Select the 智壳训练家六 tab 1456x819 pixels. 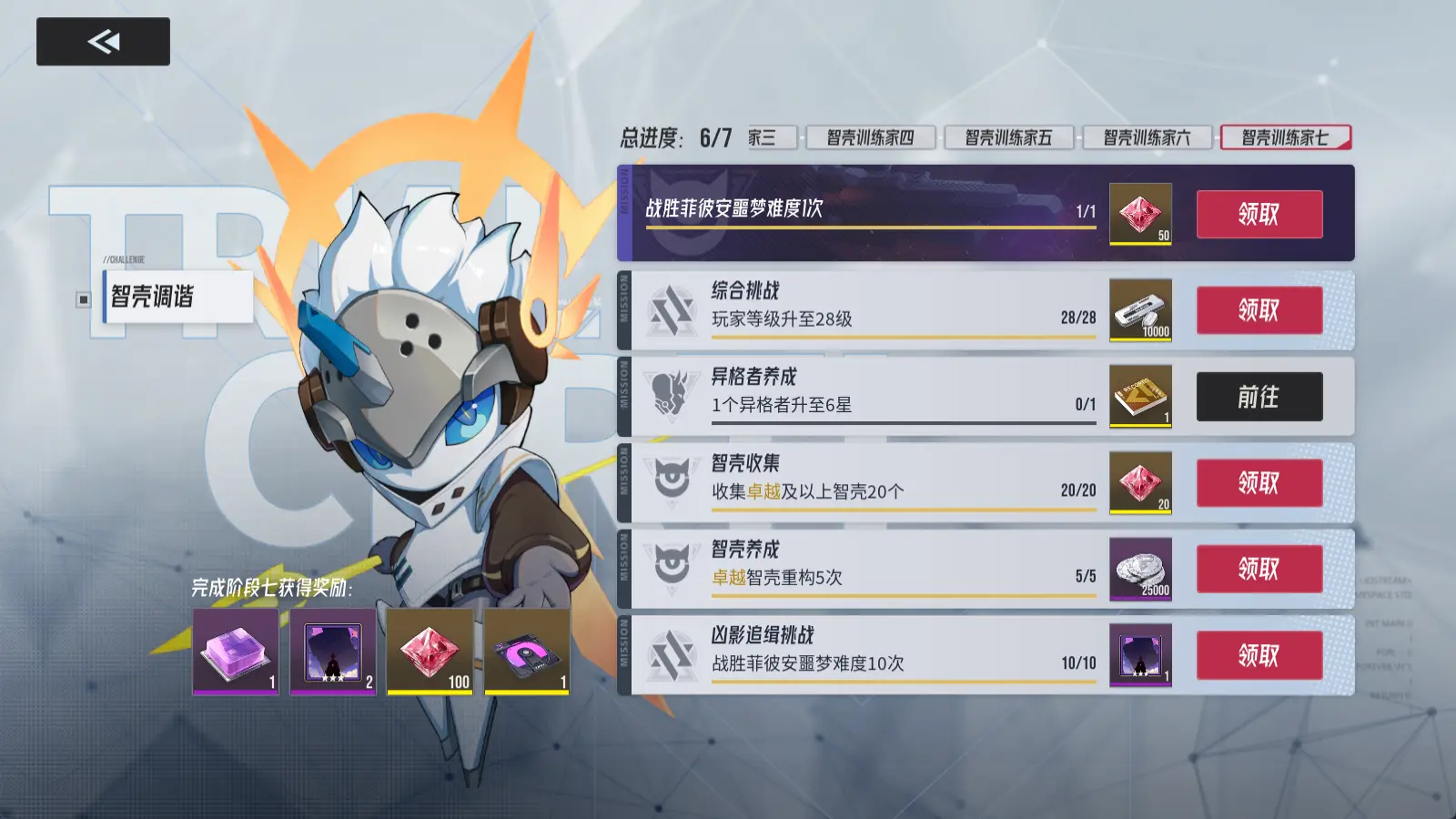(1147, 137)
